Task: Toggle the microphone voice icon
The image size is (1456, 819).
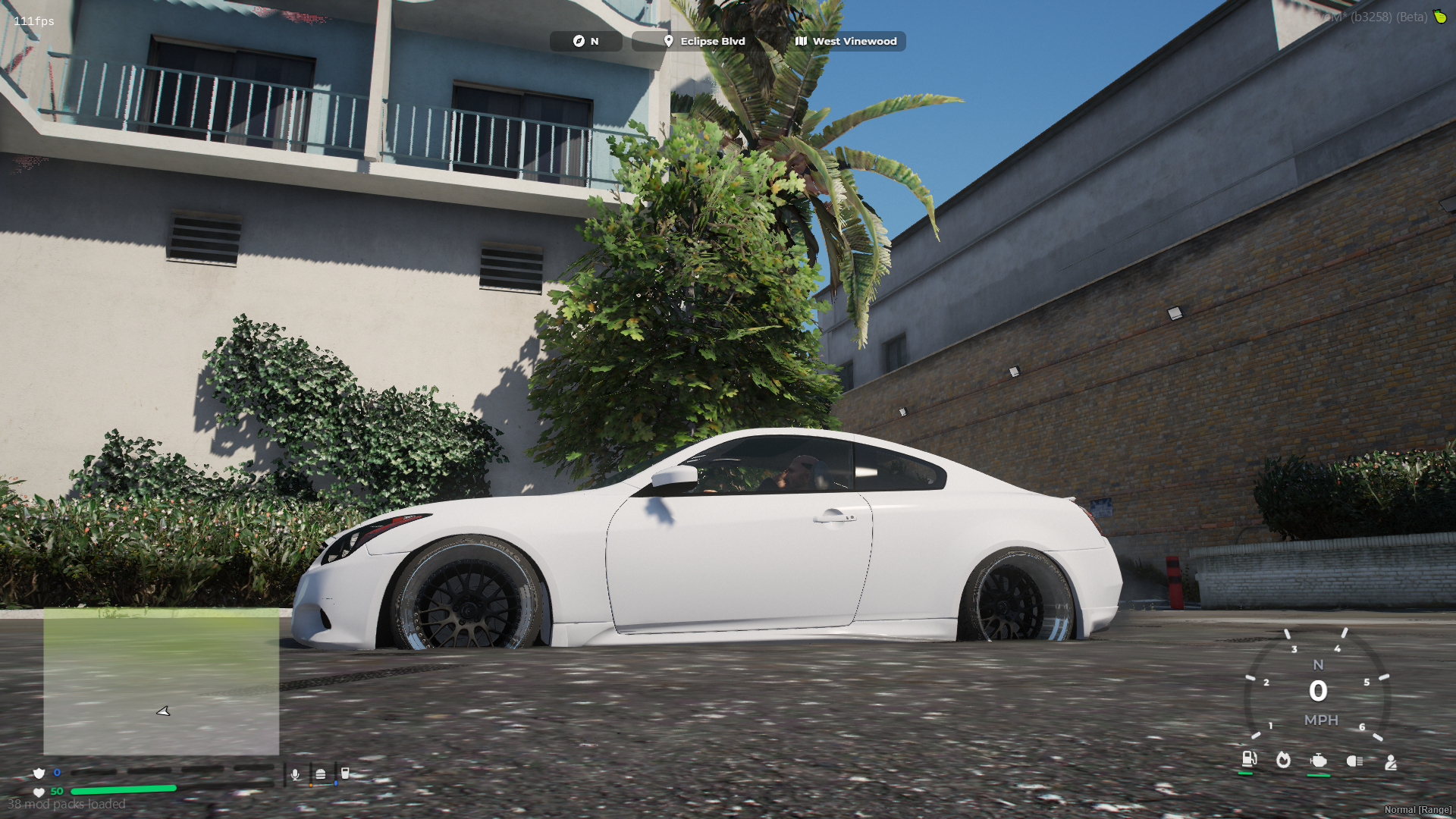Action: pyautogui.click(x=295, y=774)
